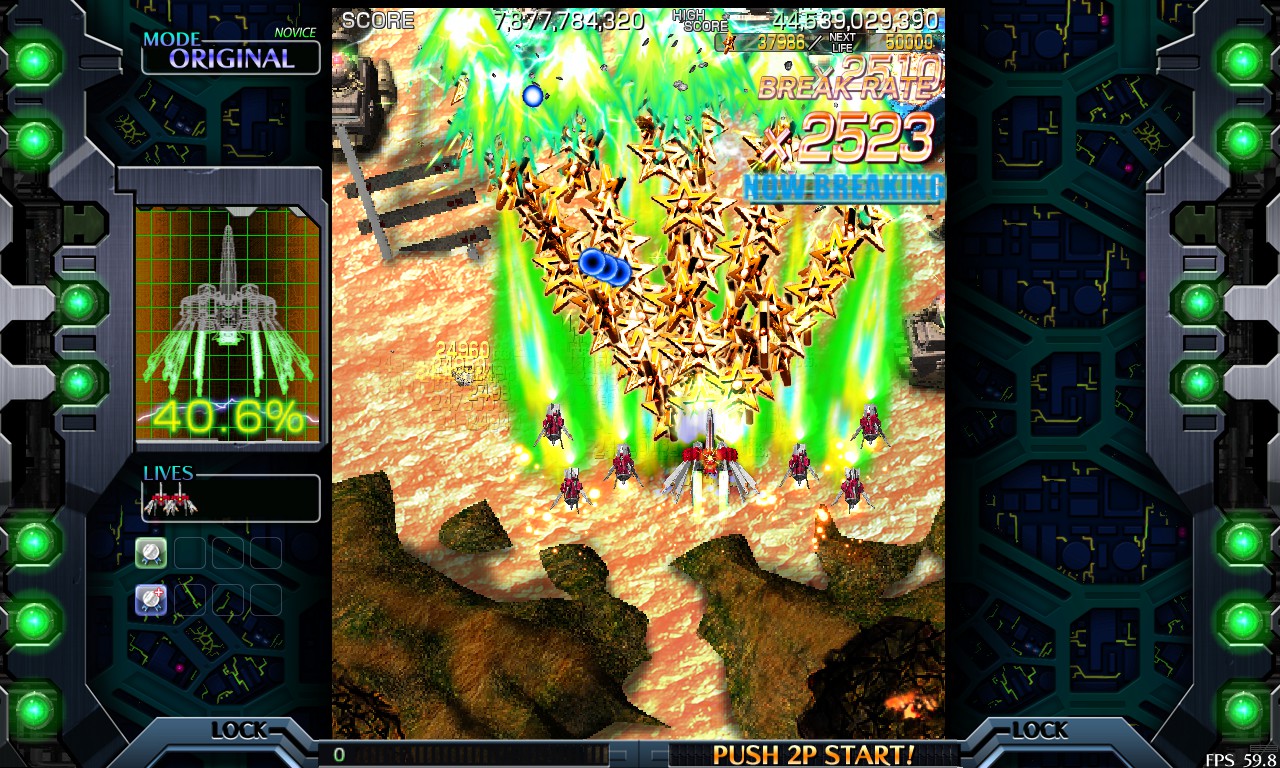Click the LIVES panel with ship icons

[230, 497]
